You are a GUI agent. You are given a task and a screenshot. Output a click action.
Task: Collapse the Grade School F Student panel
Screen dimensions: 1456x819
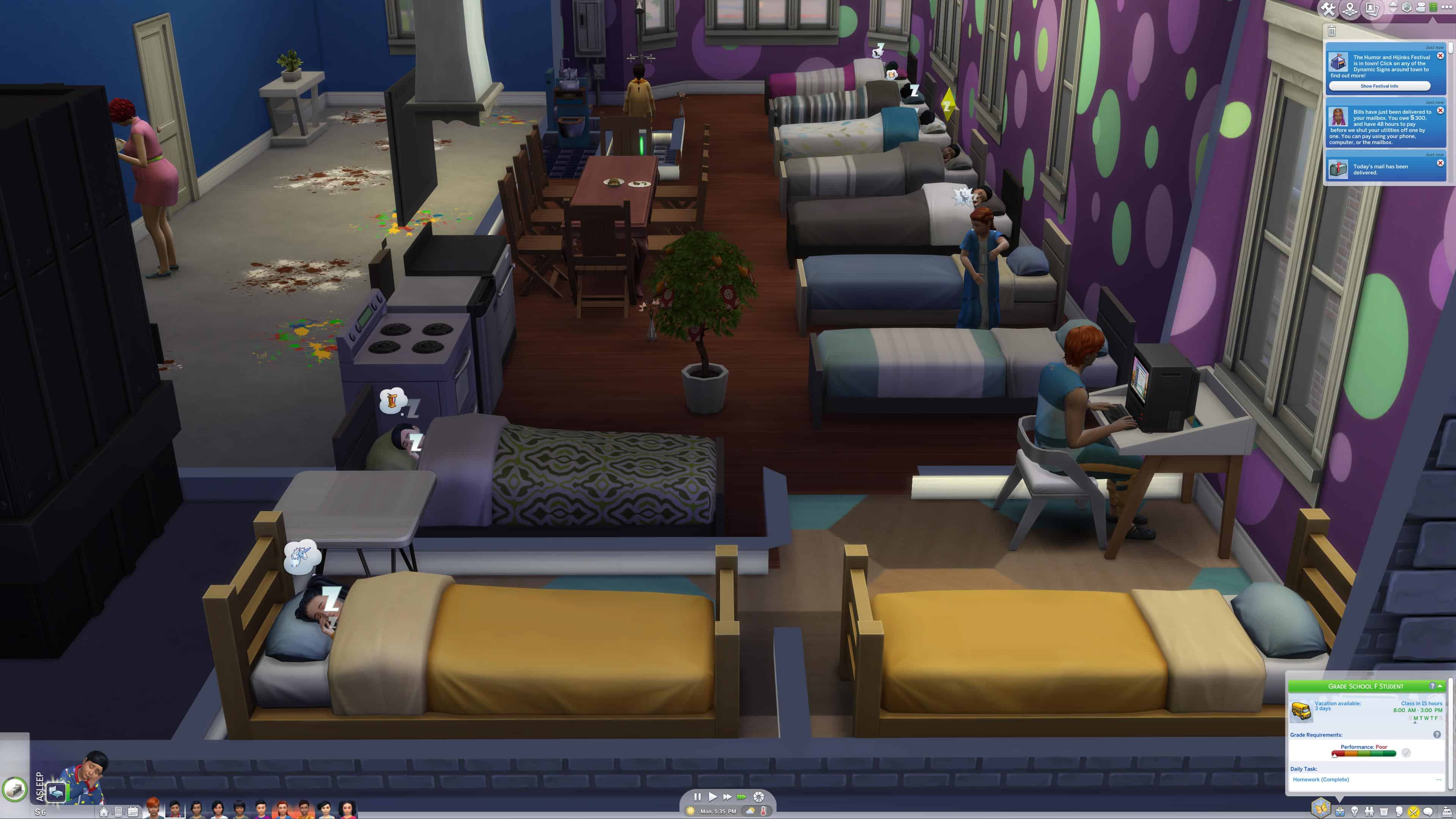pyautogui.click(x=1440, y=686)
